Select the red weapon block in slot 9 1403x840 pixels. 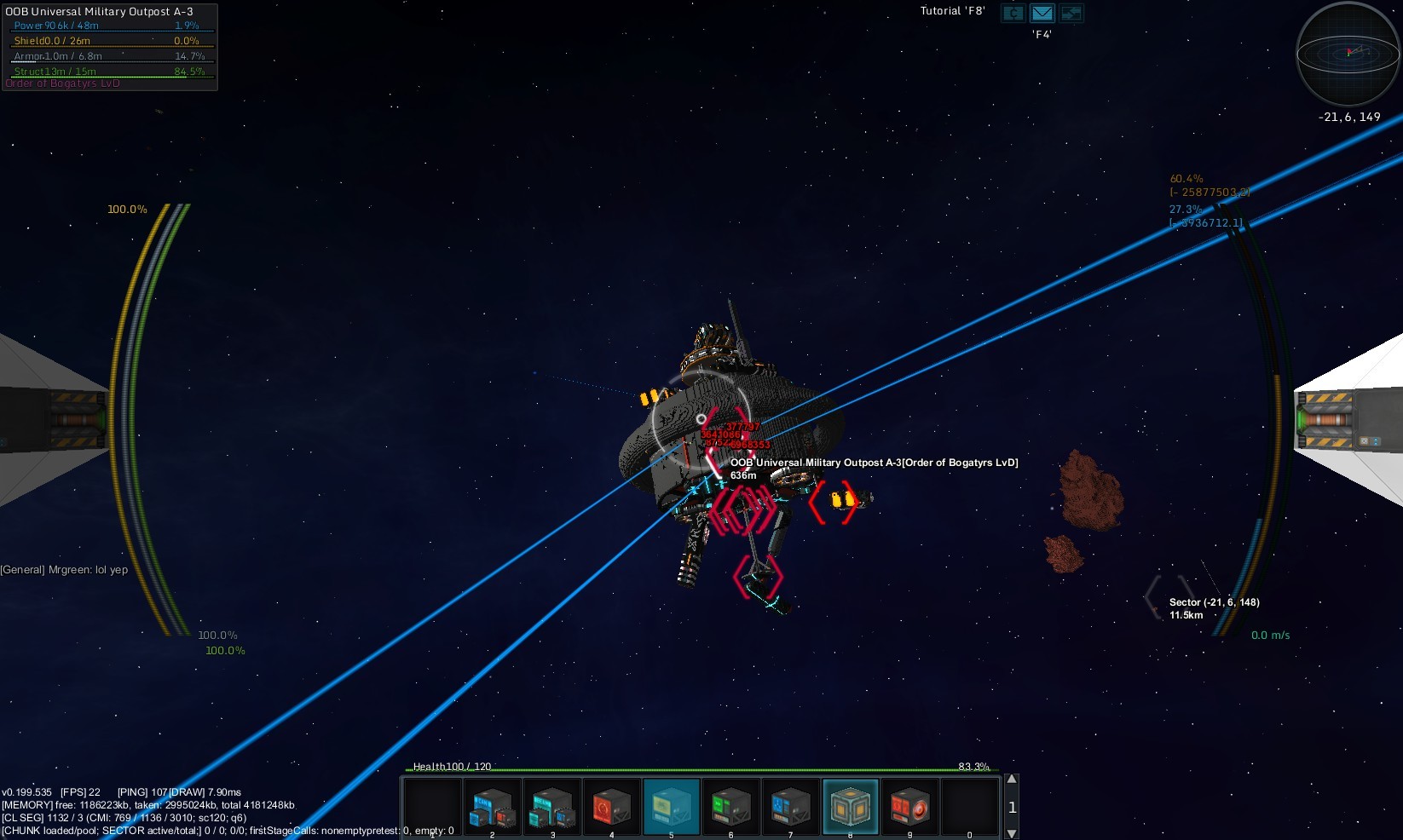click(909, 807)
